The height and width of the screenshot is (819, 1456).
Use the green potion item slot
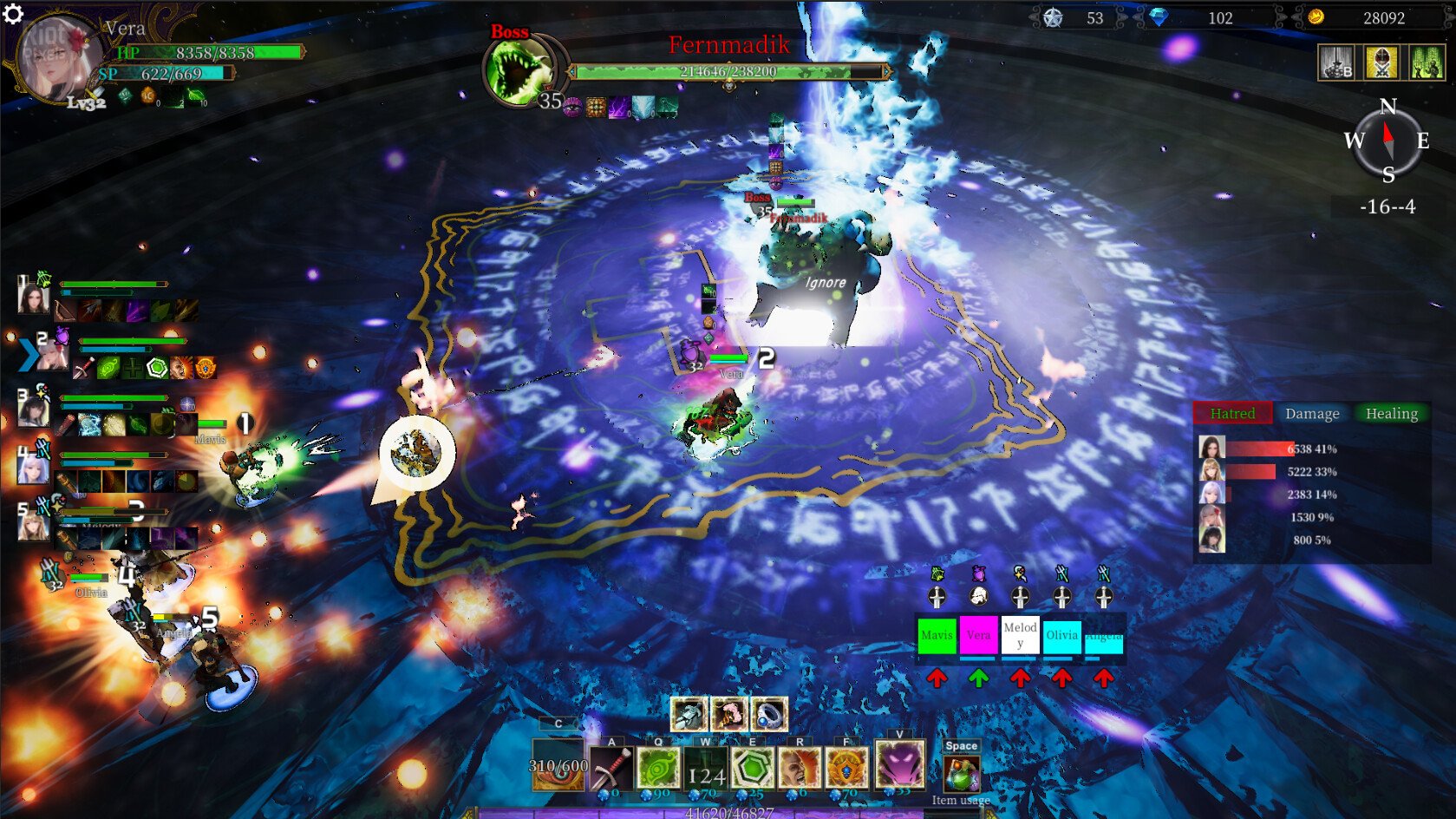[x=961, y=774]
